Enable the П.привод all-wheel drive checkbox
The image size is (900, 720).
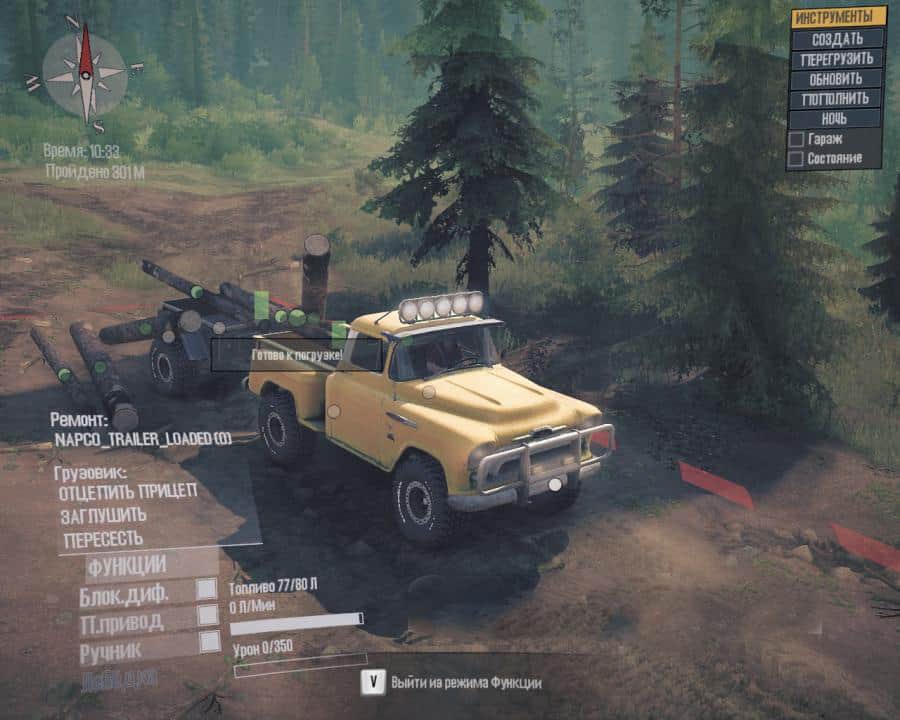coord(207,615)
